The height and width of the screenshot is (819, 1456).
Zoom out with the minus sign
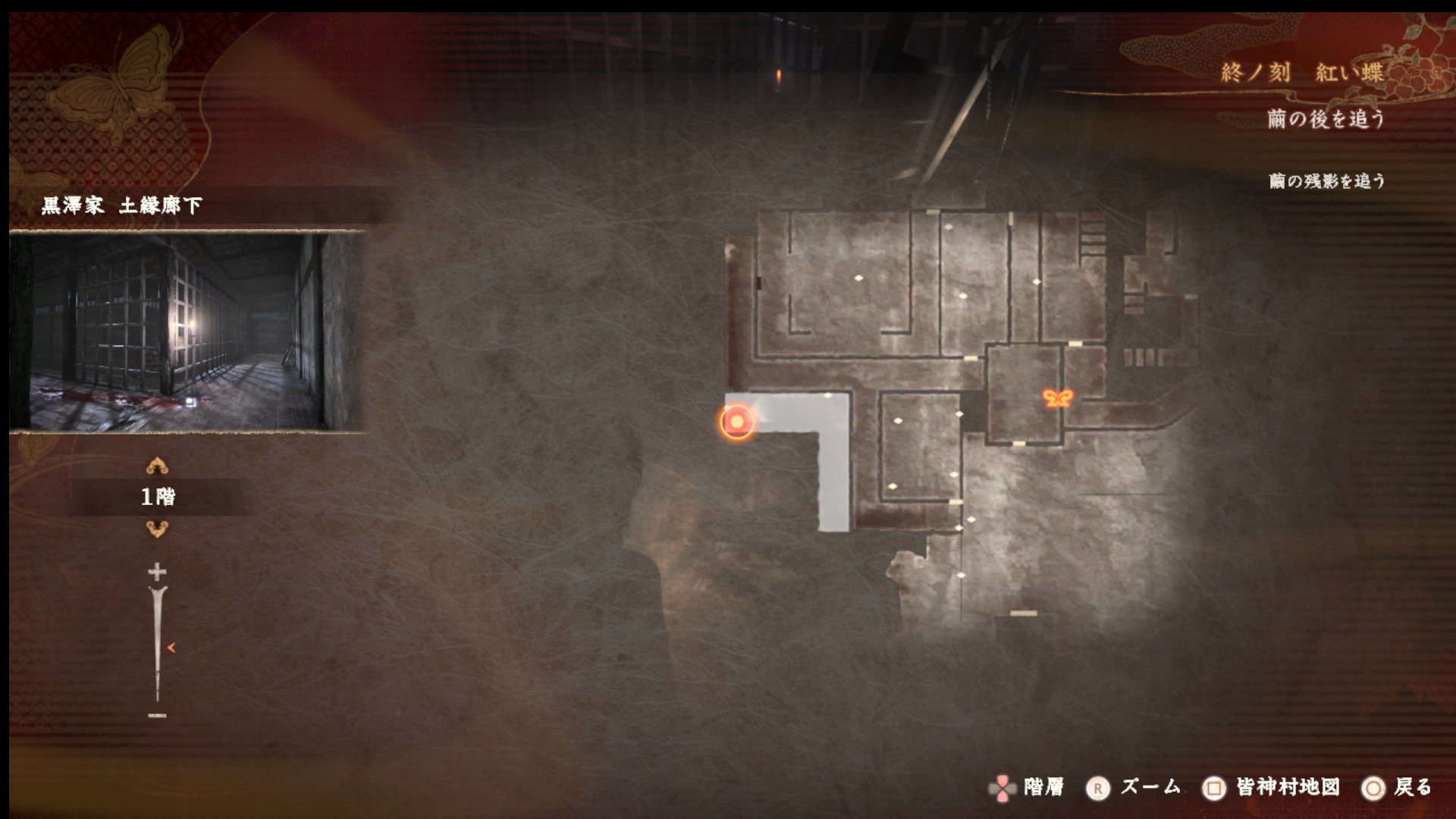tap(157, 715)
